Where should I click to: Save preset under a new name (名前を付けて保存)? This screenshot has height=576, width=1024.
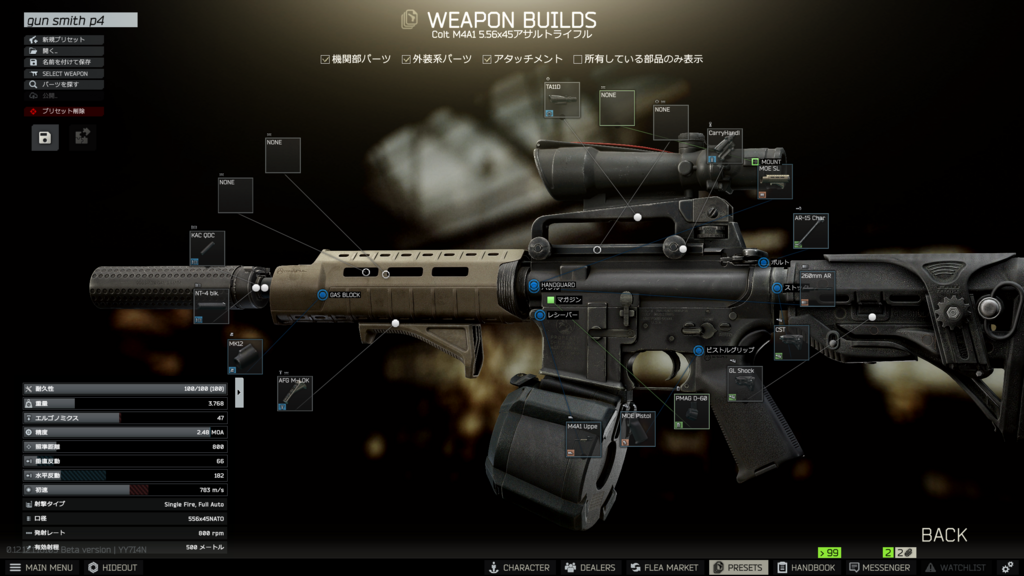point(63,62)
